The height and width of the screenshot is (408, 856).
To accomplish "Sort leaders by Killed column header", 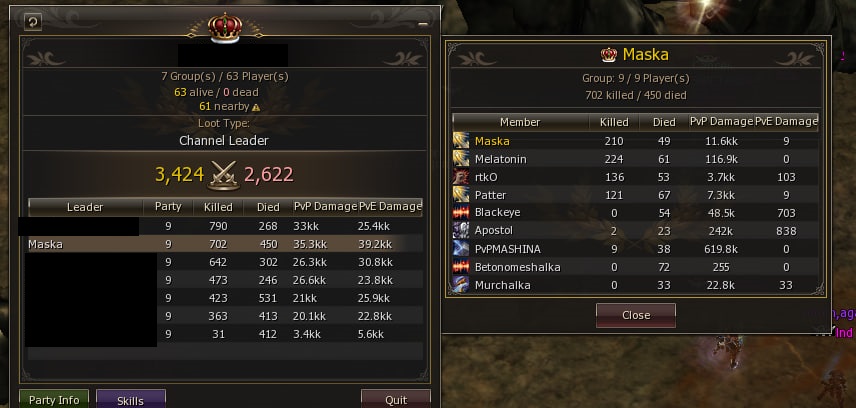I will click(x=217, y=207).
